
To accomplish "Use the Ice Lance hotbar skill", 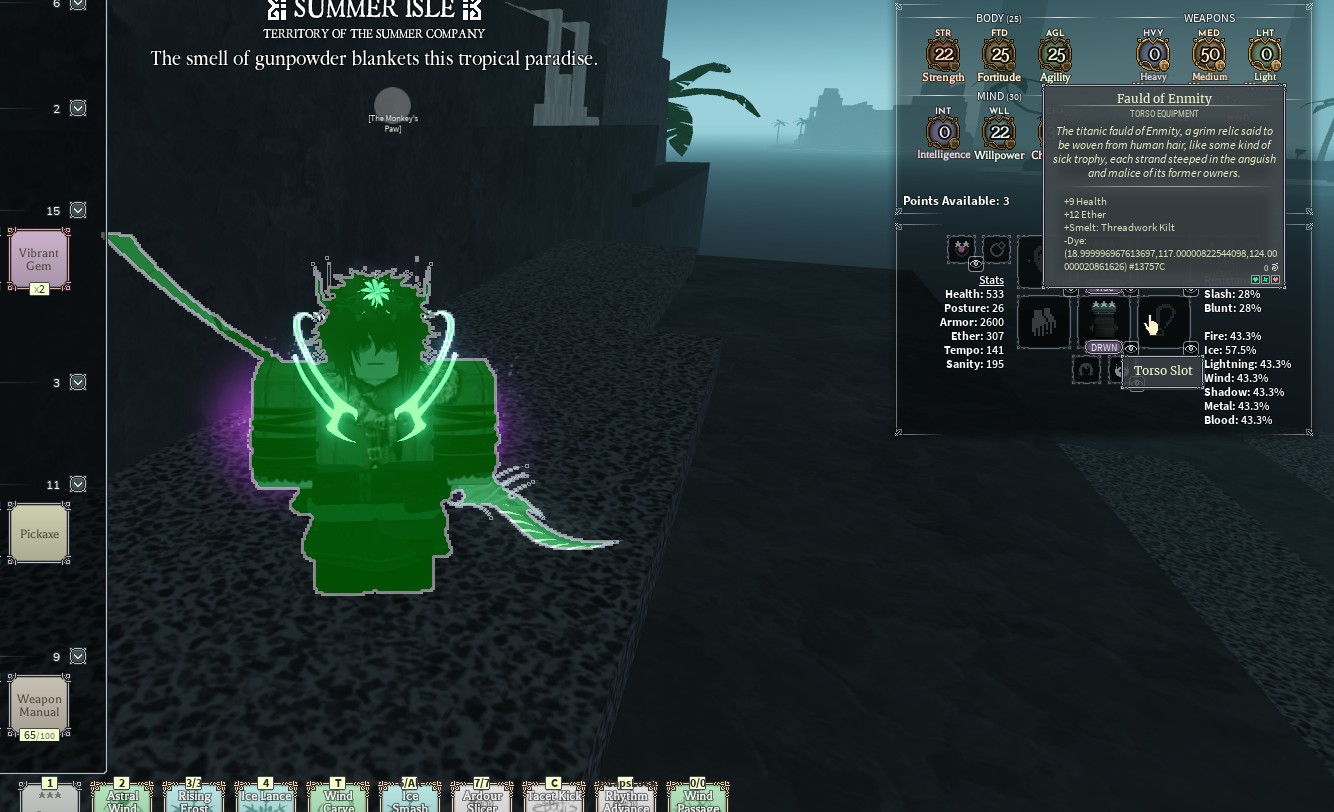I will tap(265, 798).
